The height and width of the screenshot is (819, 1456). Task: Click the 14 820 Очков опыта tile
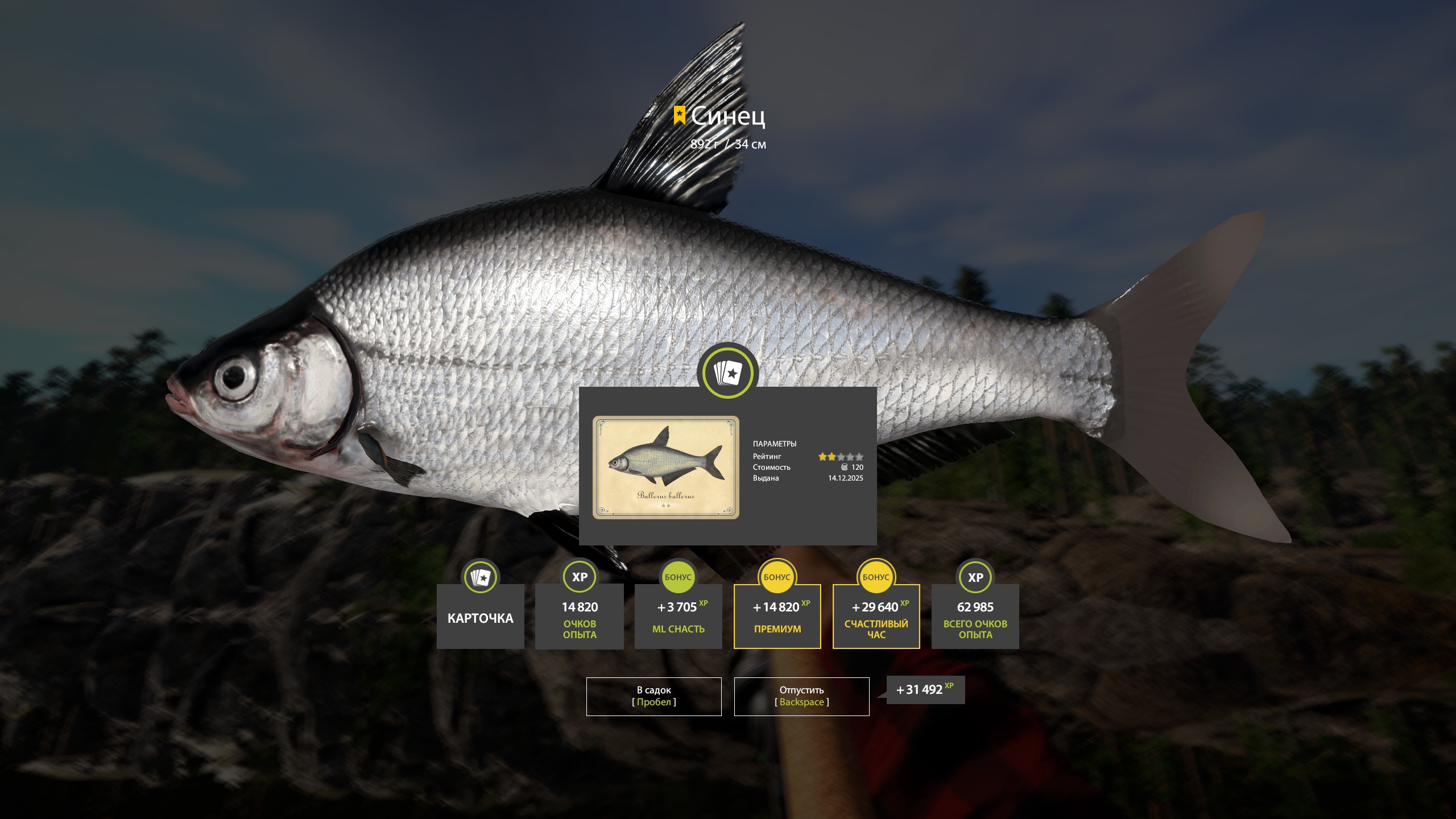[579, 617]
